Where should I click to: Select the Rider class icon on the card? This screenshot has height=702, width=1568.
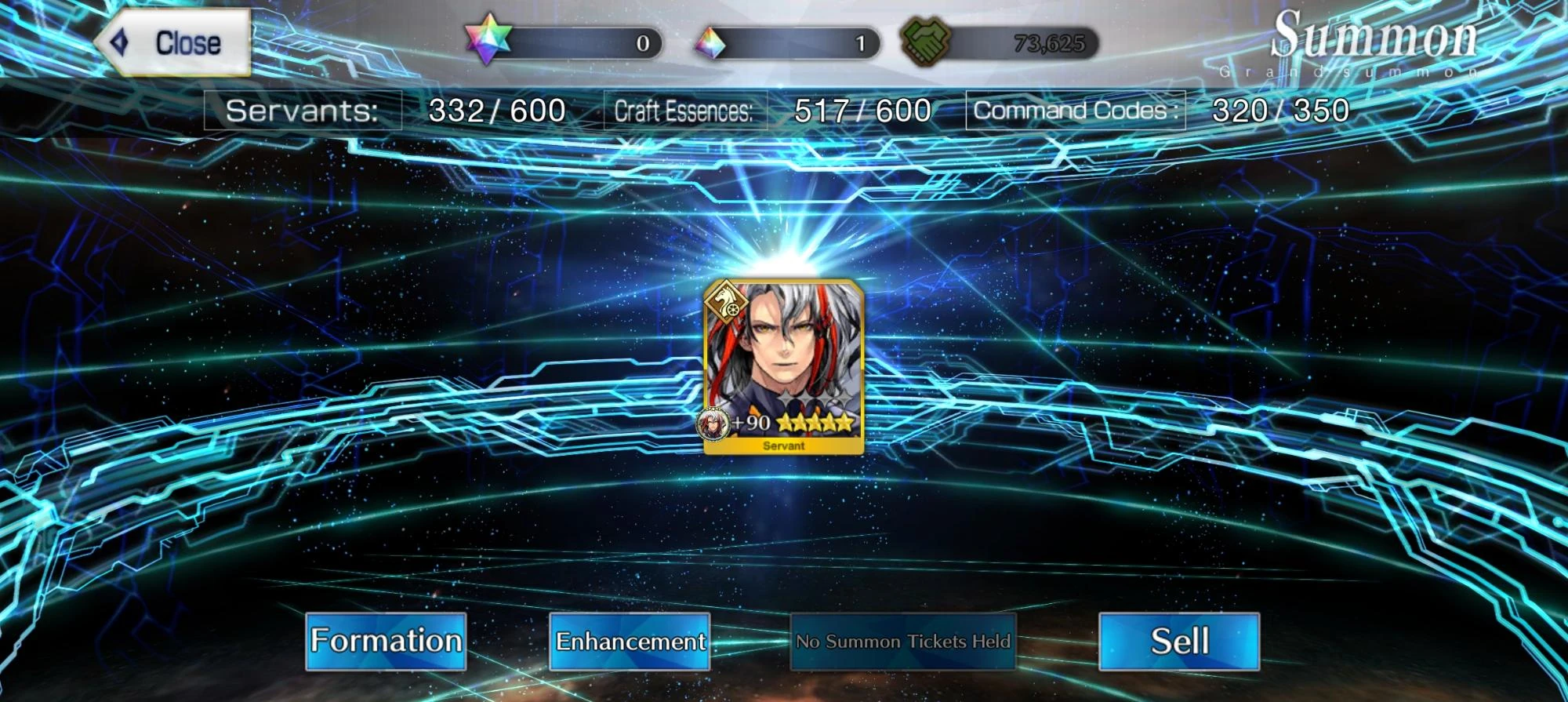click(x=725, y=304)
